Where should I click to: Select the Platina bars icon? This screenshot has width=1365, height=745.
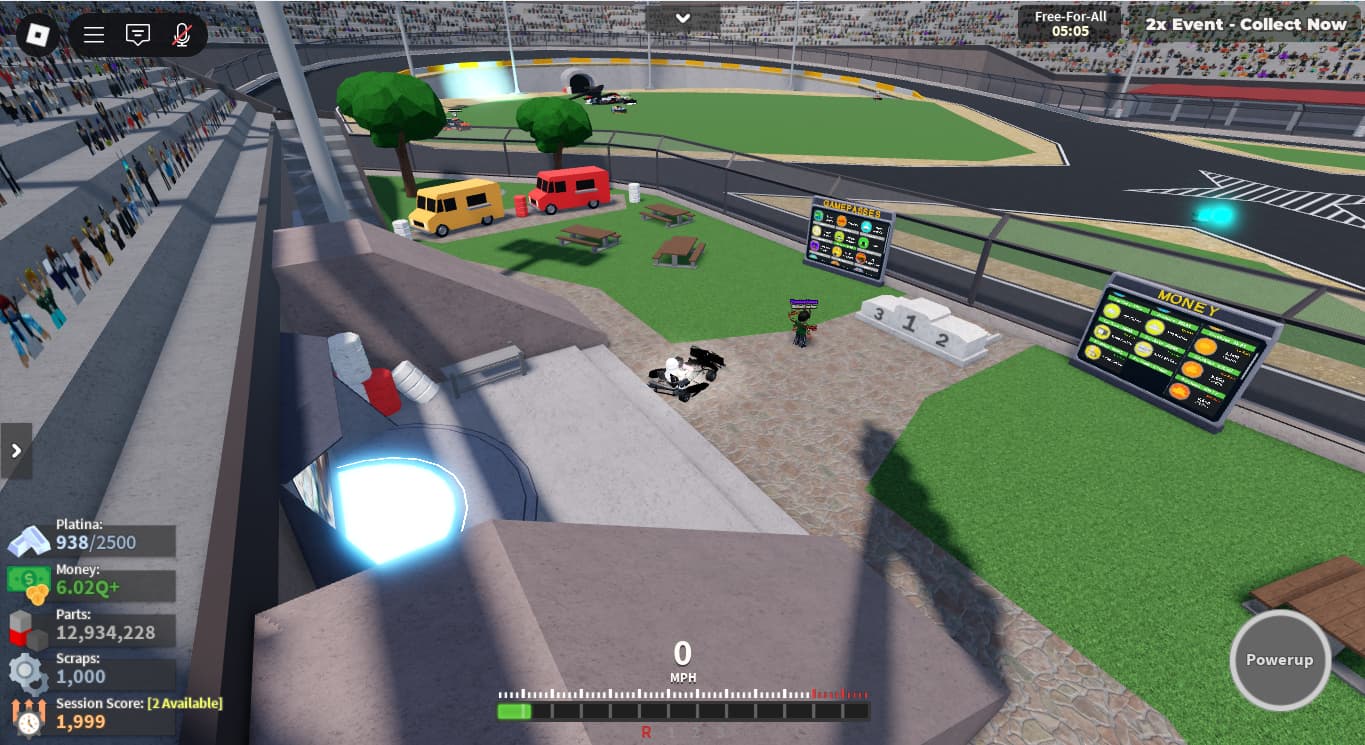pyautogui.click(x=28, y=540)
